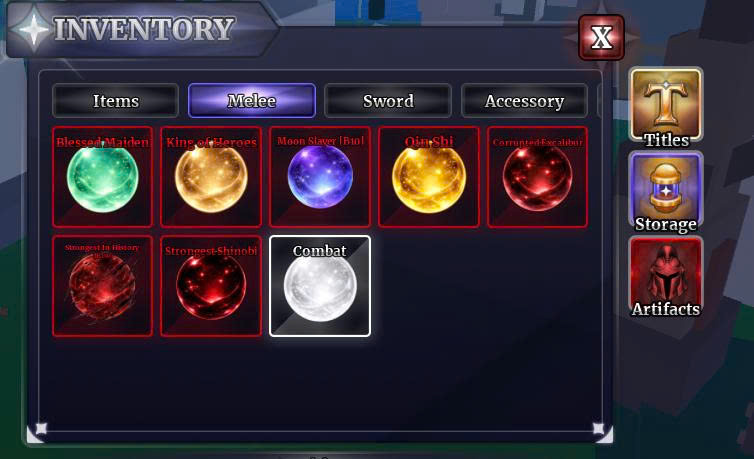Viewport: 754px width, 459px height.
Task: Close the Inventory window
Action: [x=601, y=38]
